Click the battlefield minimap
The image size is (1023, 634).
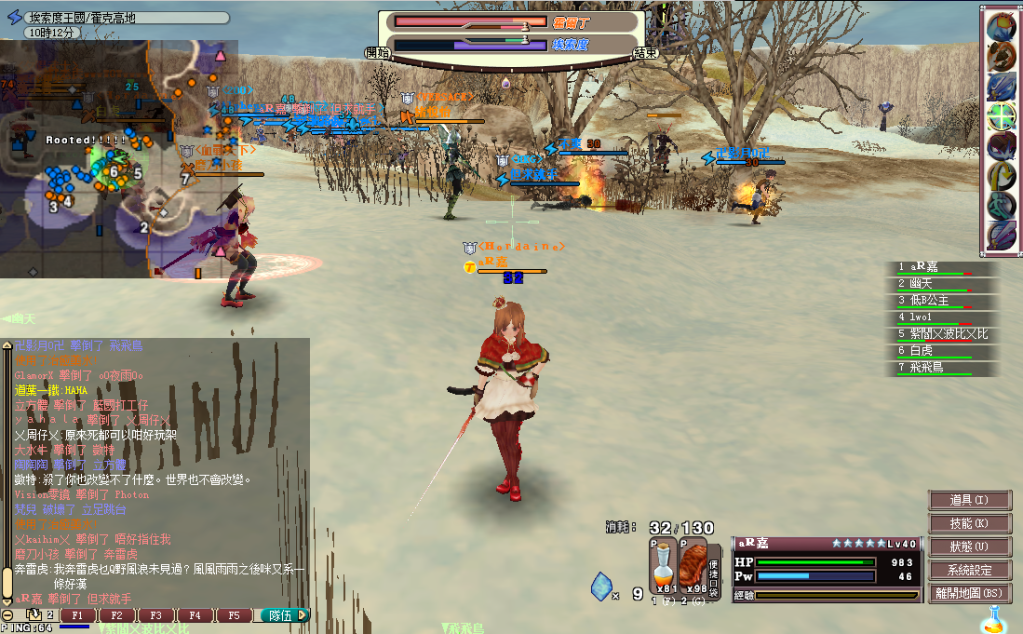tap(118, 160)
